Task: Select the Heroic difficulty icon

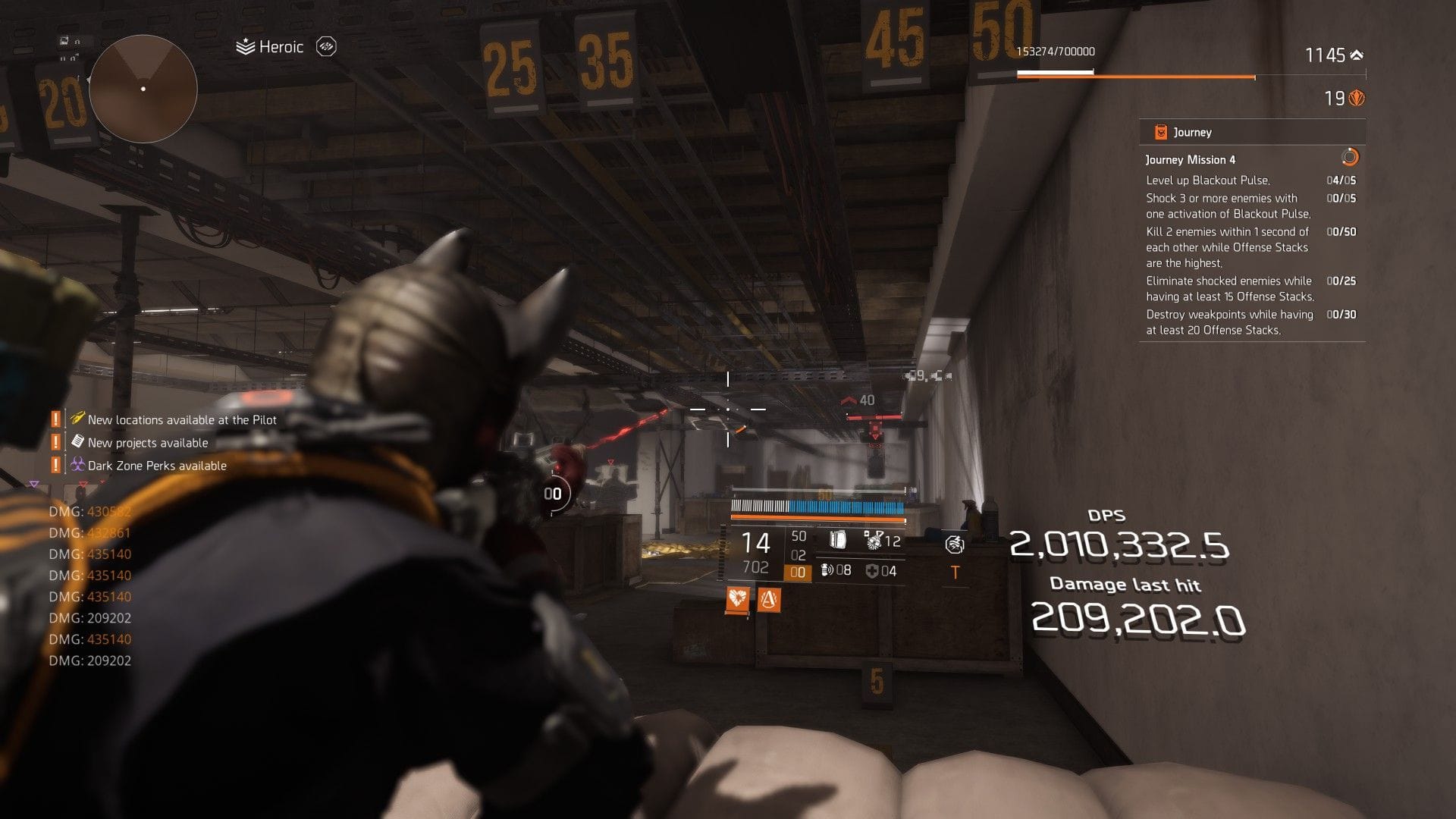Action: [x=244, y=46]
